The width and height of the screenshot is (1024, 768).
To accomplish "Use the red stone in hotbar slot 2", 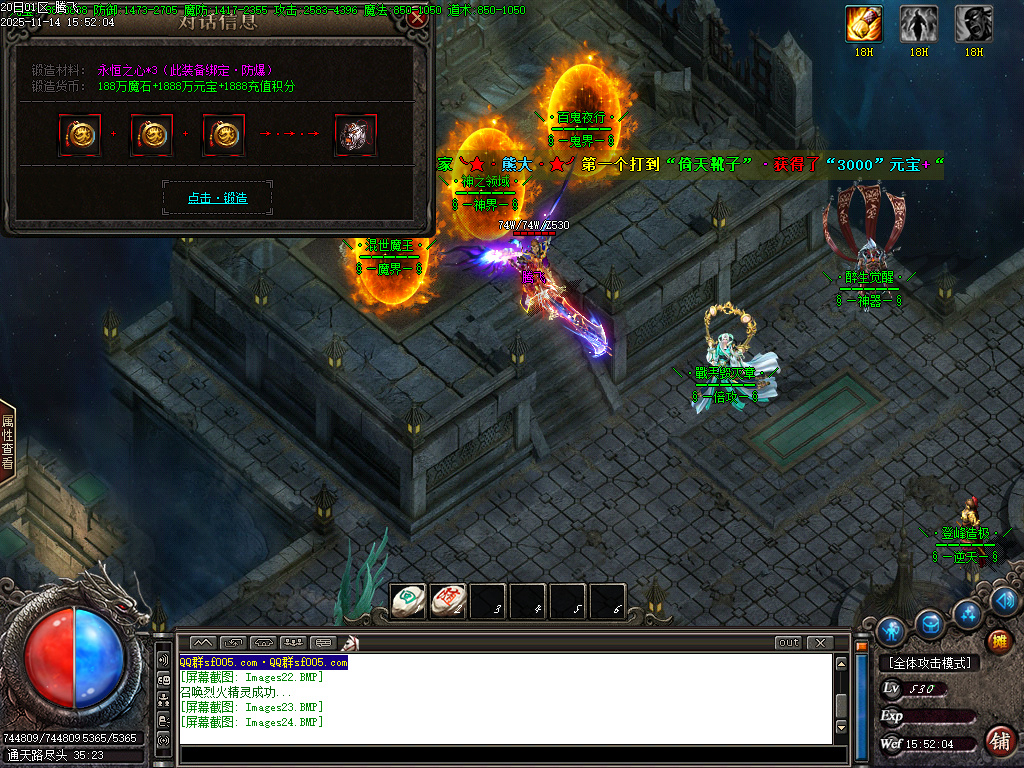I will (449, 601).
